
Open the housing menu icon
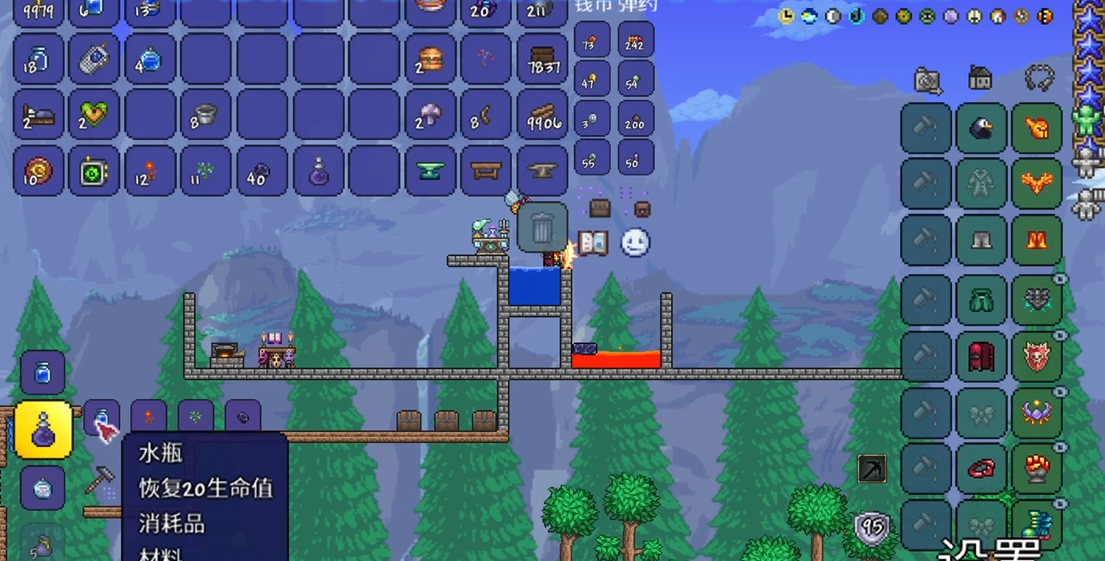[x=981, y=78]
